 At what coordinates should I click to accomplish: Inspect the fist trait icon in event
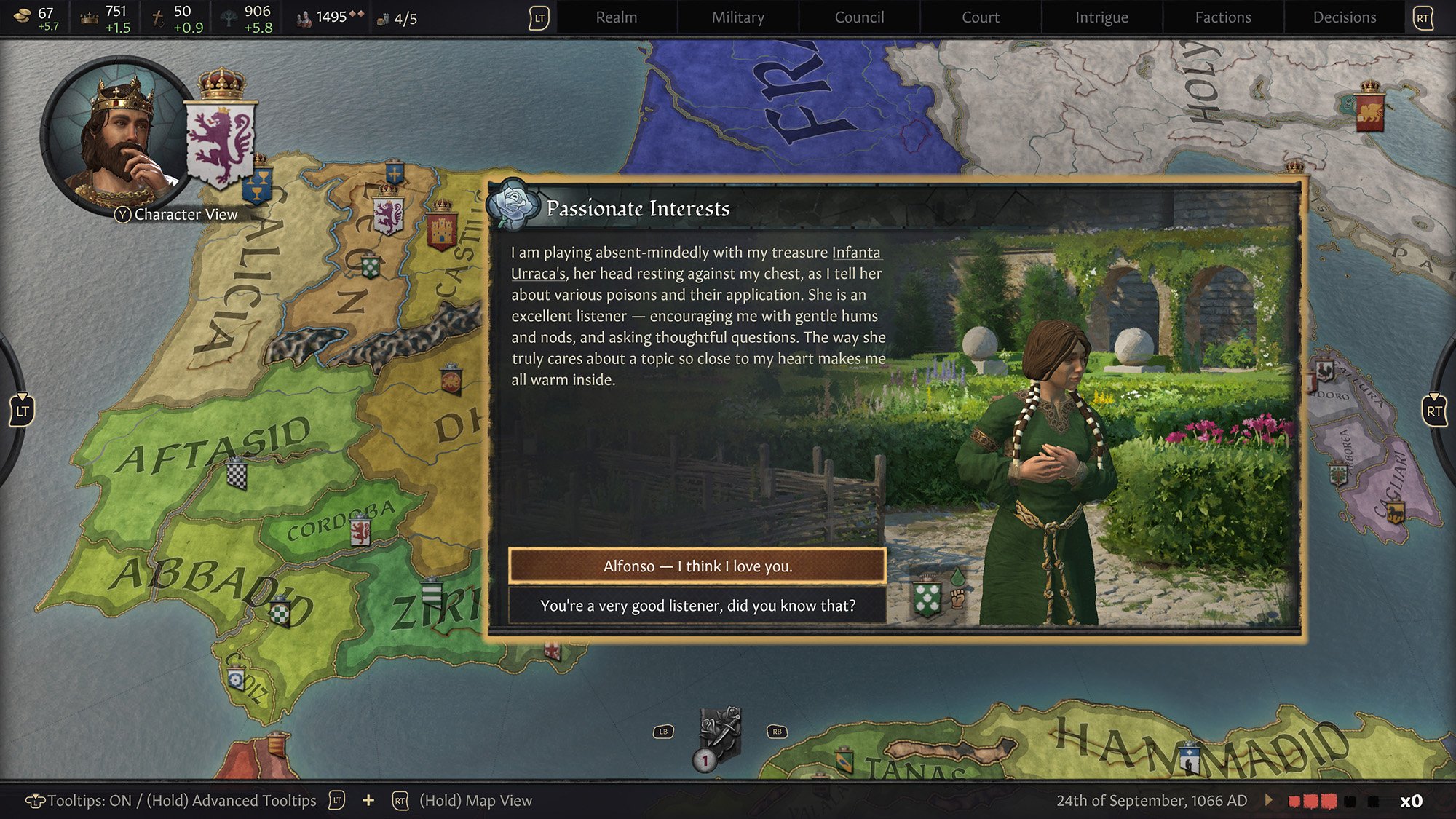(x=957, y=599)
